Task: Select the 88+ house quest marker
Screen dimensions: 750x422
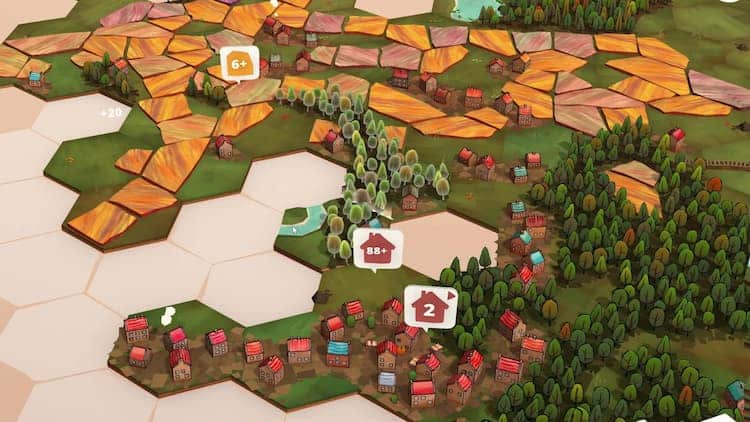Action: (x=377, y=248)
